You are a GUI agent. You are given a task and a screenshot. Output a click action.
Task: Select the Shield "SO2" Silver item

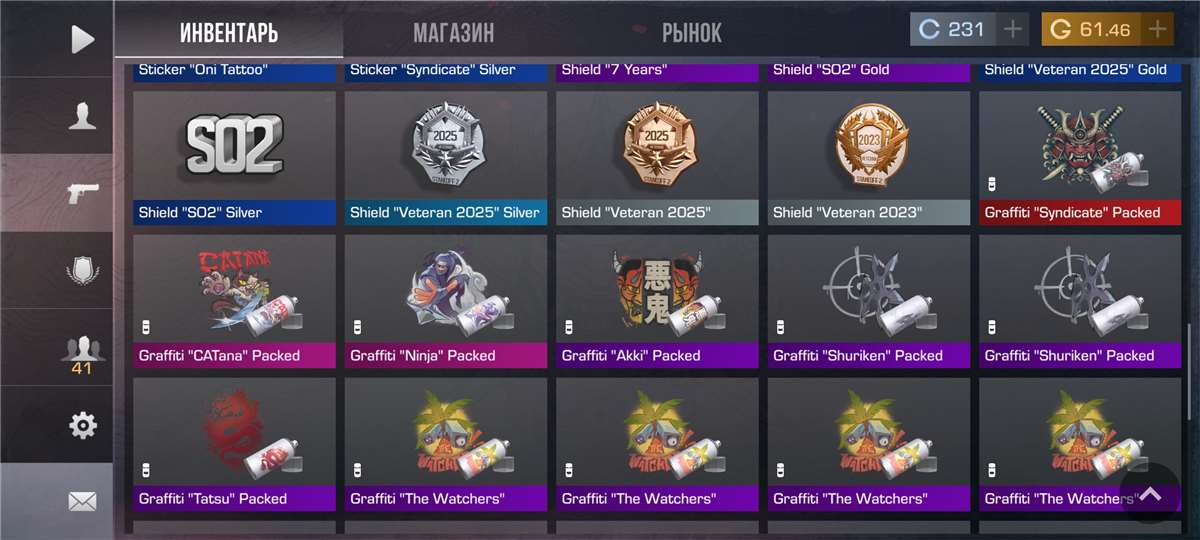coord(234,158)
